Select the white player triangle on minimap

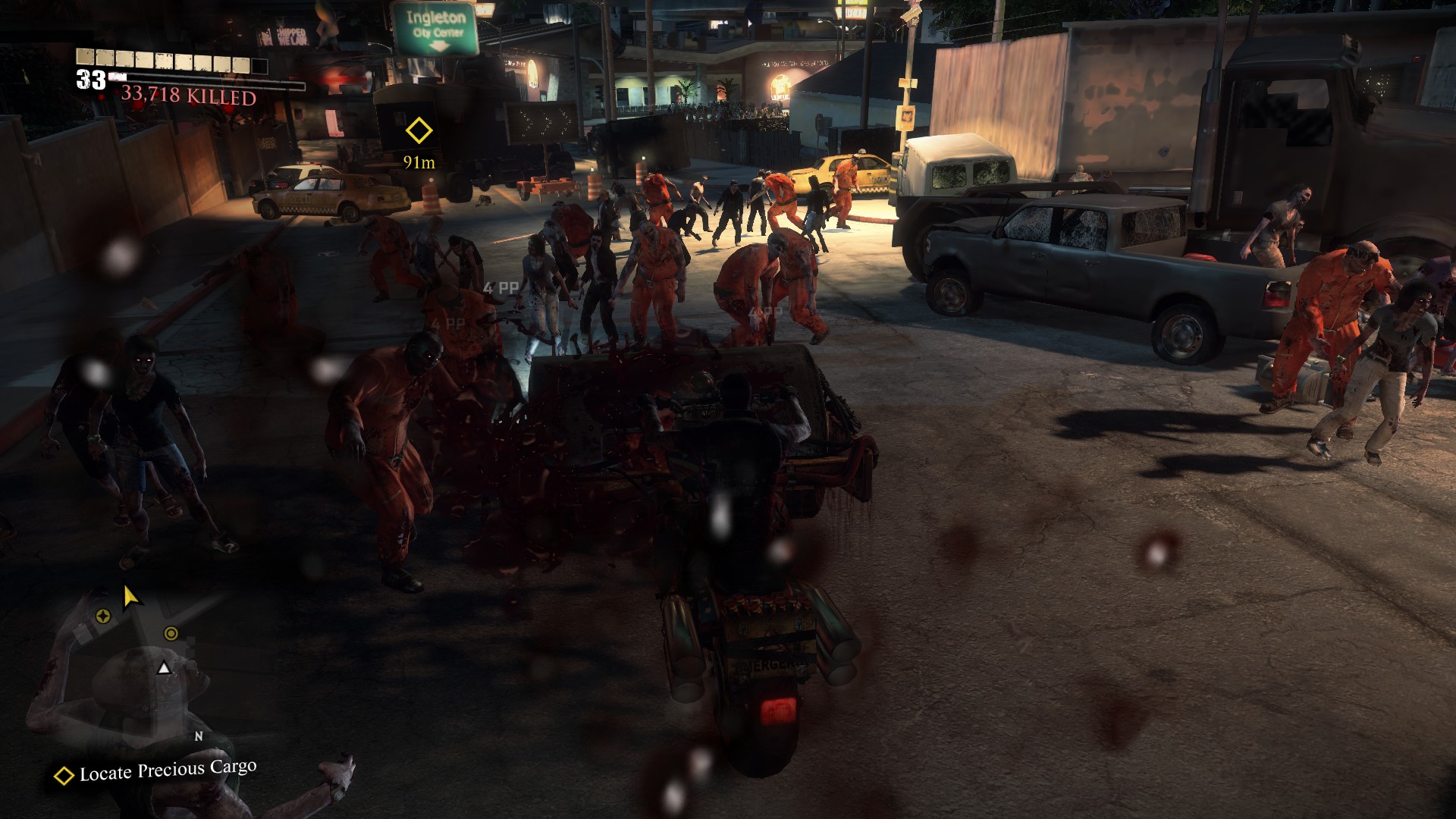point(163,668)
